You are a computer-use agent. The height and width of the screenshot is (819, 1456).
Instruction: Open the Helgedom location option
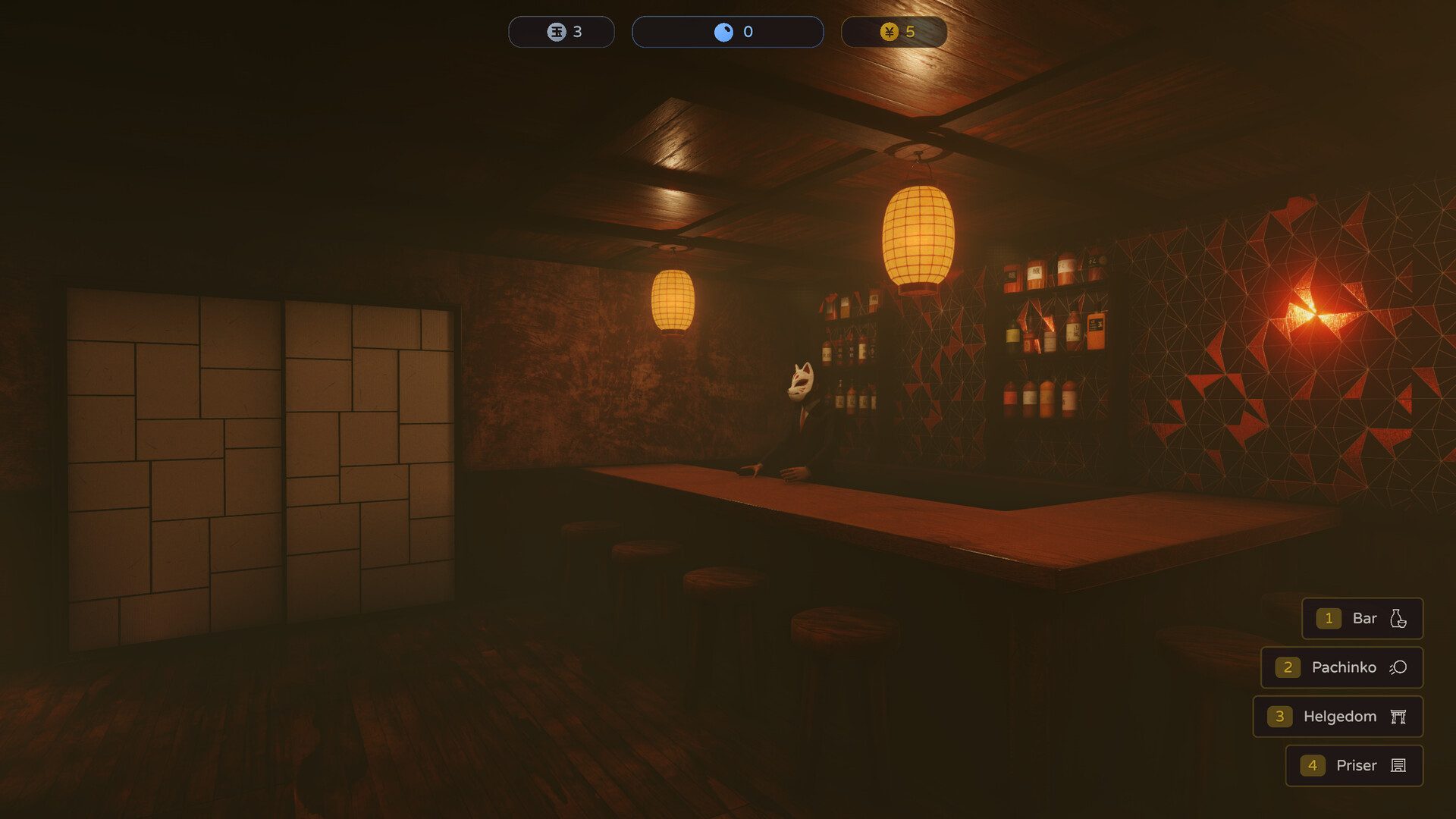pos(1339,717)
